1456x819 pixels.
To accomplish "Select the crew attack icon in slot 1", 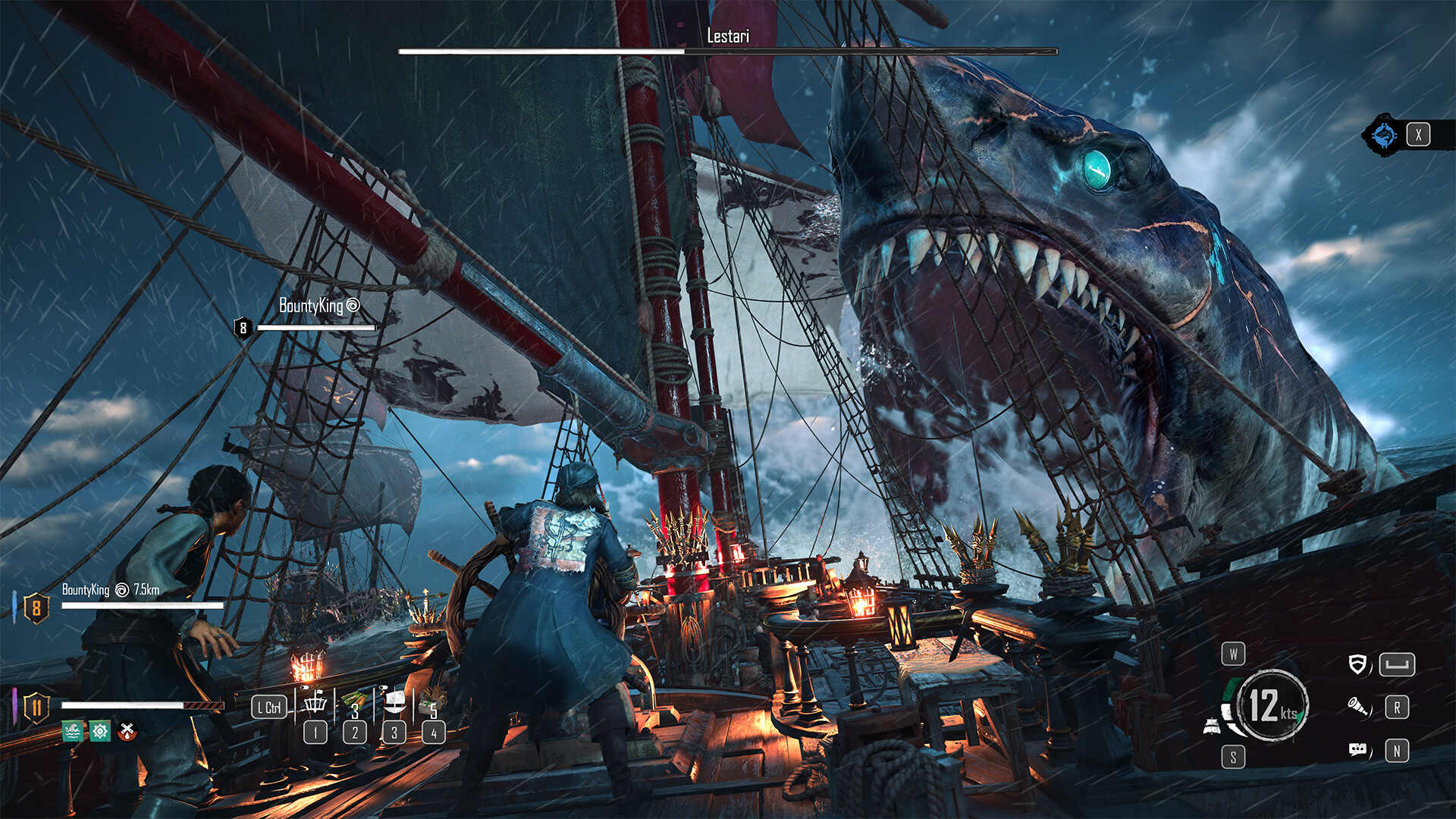I will 315,704.
